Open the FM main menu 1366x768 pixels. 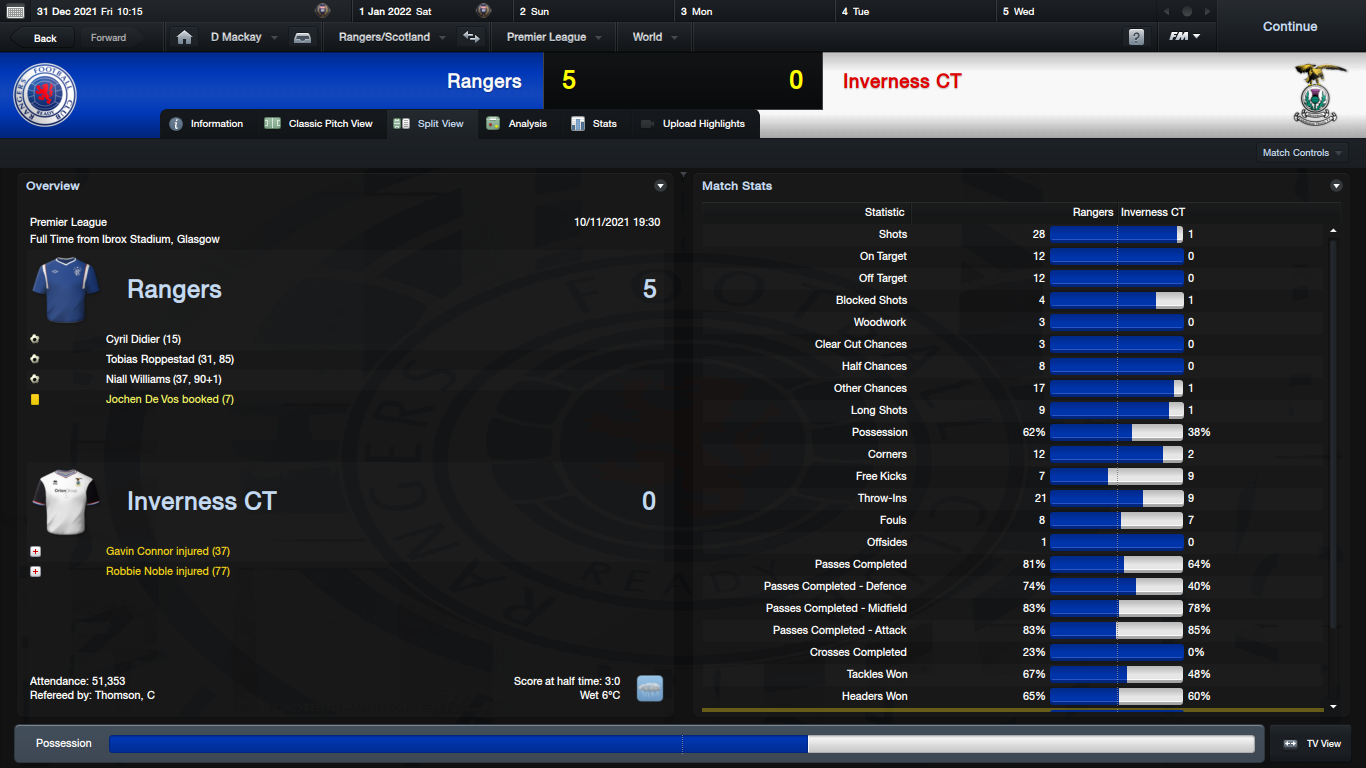click(1185, 37)
